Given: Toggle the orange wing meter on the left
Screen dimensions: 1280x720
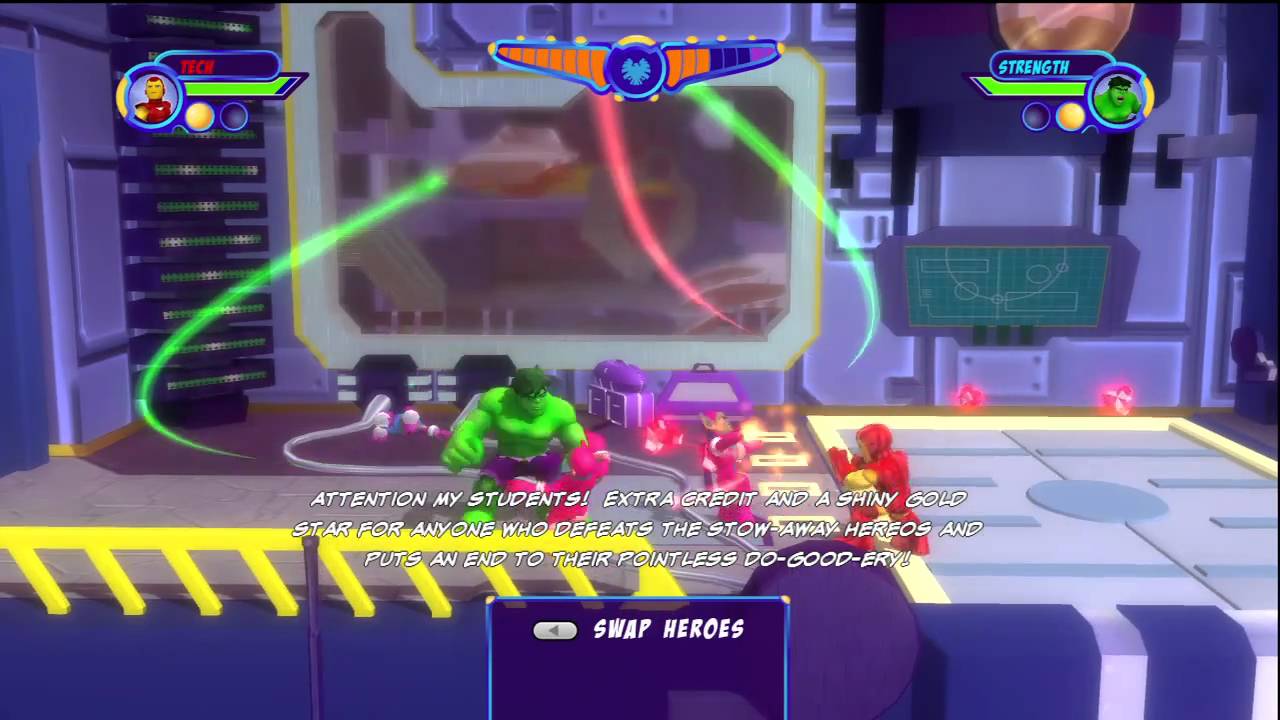Looking at the screenshot, I should [x=550, y=62].
